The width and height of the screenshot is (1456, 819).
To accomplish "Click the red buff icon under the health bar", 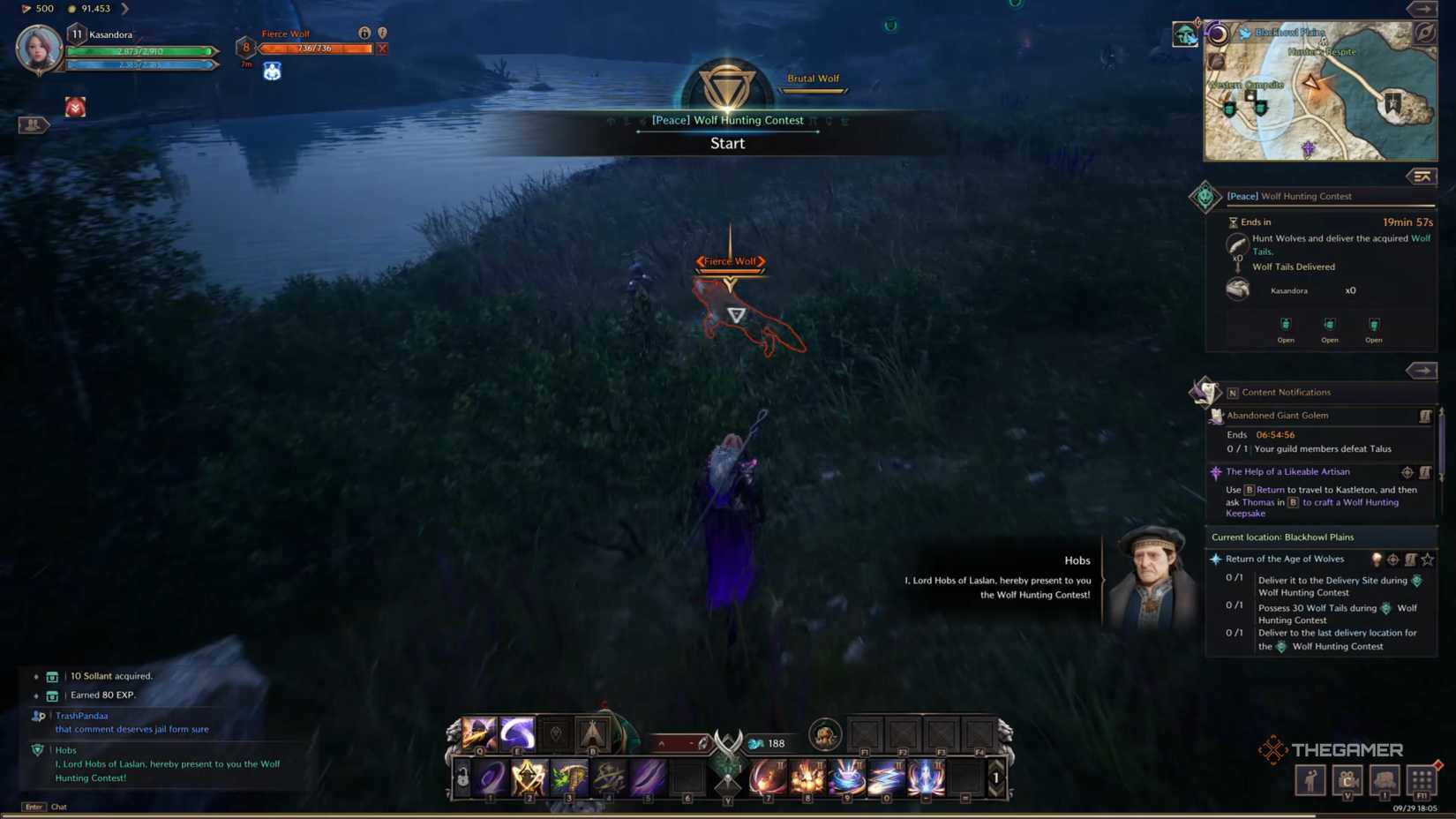I will click(75, 107).
